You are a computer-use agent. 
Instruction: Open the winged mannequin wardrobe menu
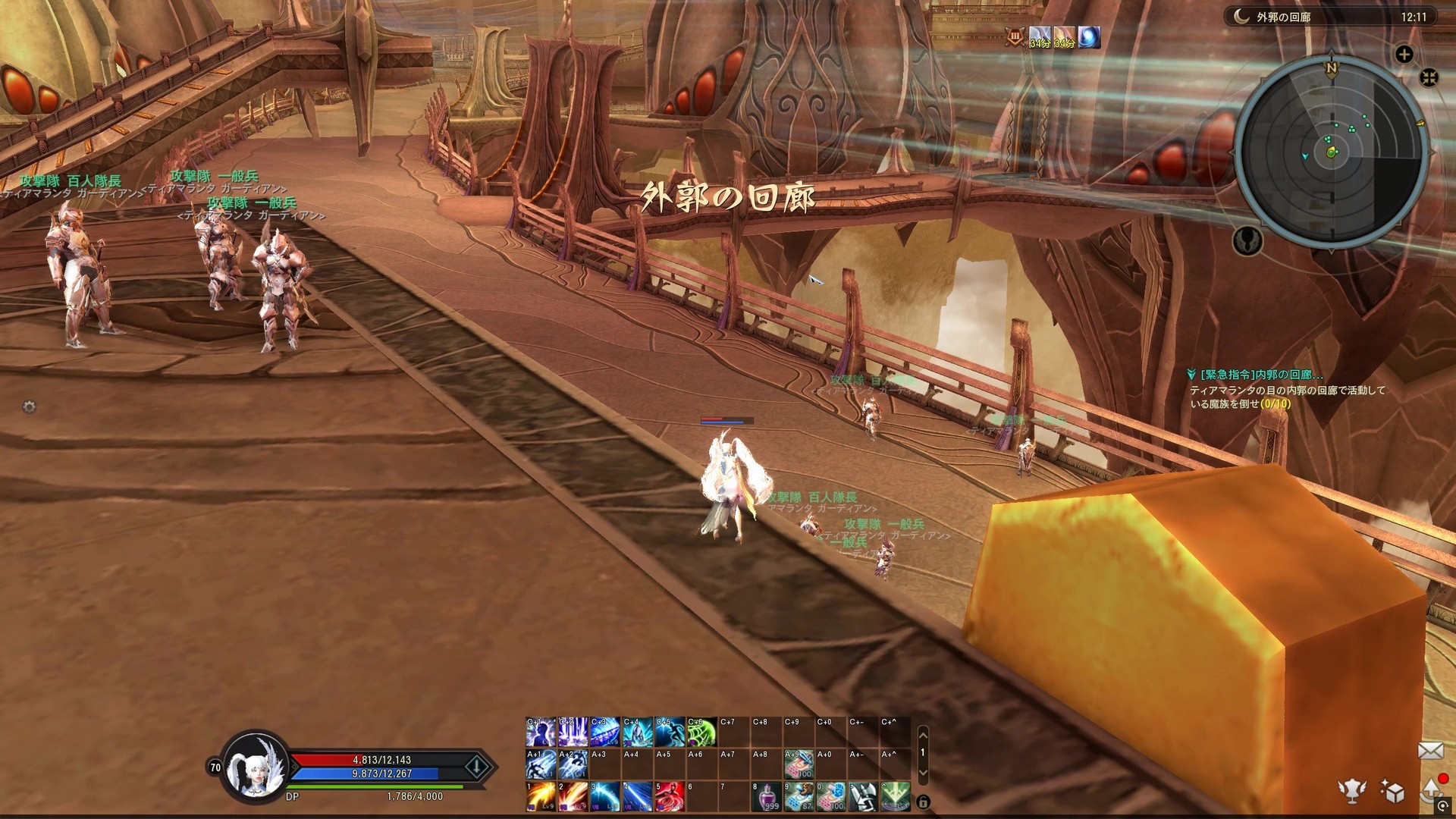(x=1351, y=791)
